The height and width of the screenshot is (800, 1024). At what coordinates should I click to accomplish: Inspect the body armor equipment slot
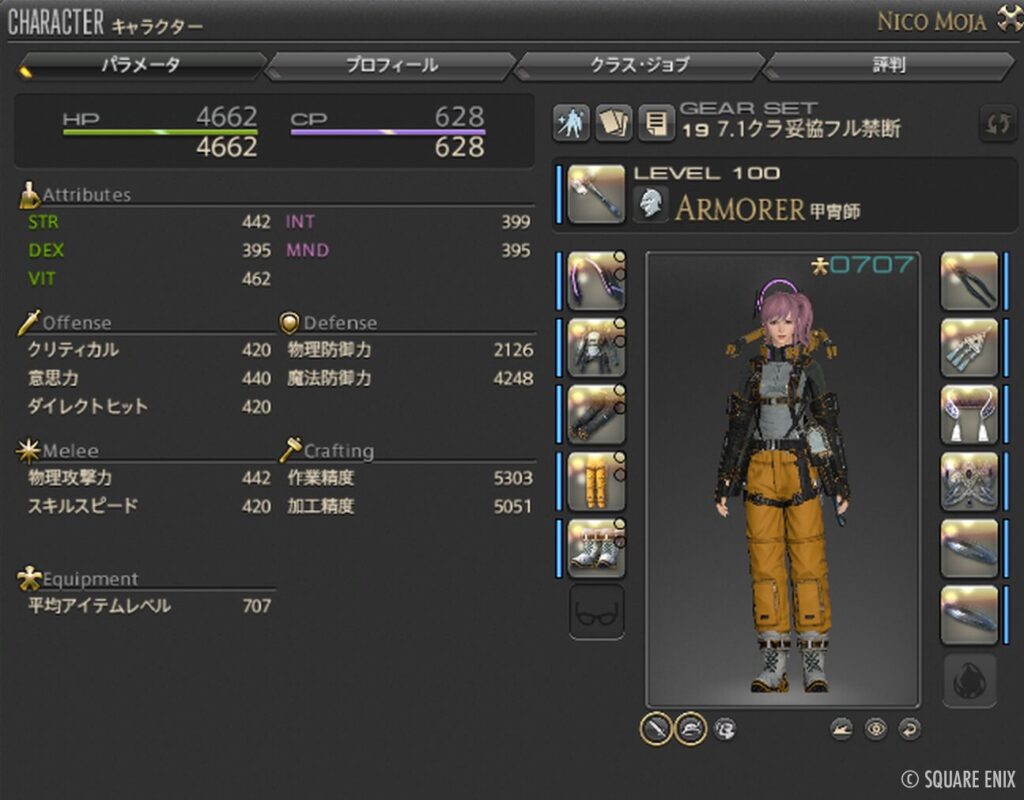596,348
